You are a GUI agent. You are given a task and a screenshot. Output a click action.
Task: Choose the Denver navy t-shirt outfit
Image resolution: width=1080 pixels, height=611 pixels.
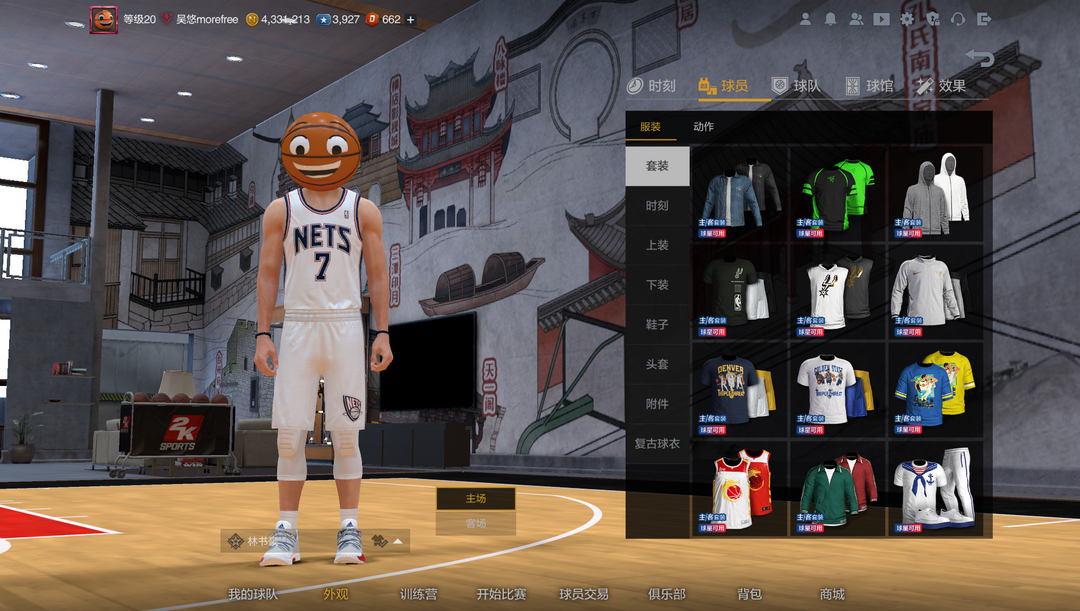tap(739, 390)
